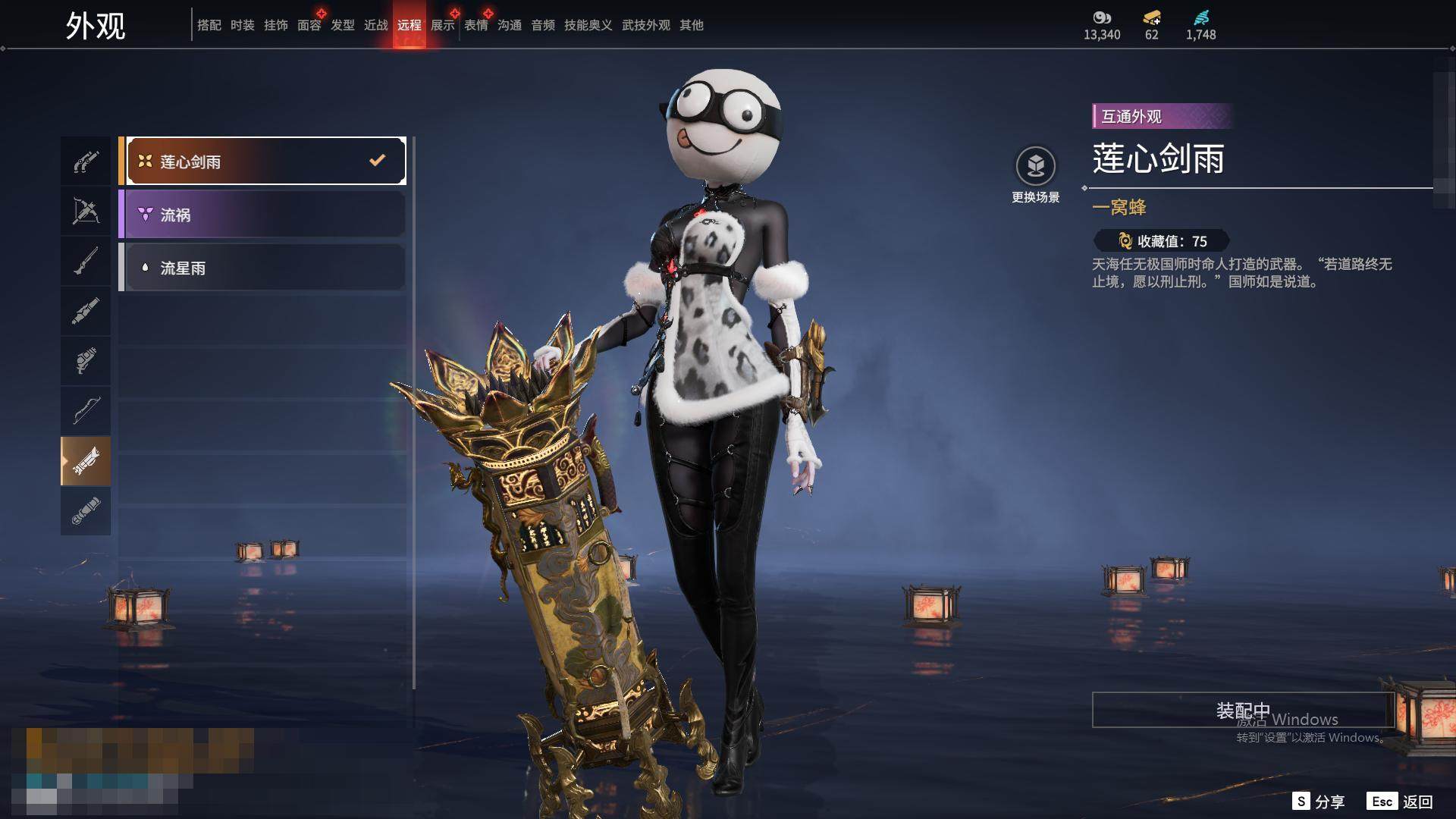Choose the crossbow weapon category
Screen dimensions: 1456x819
point(86,211)
